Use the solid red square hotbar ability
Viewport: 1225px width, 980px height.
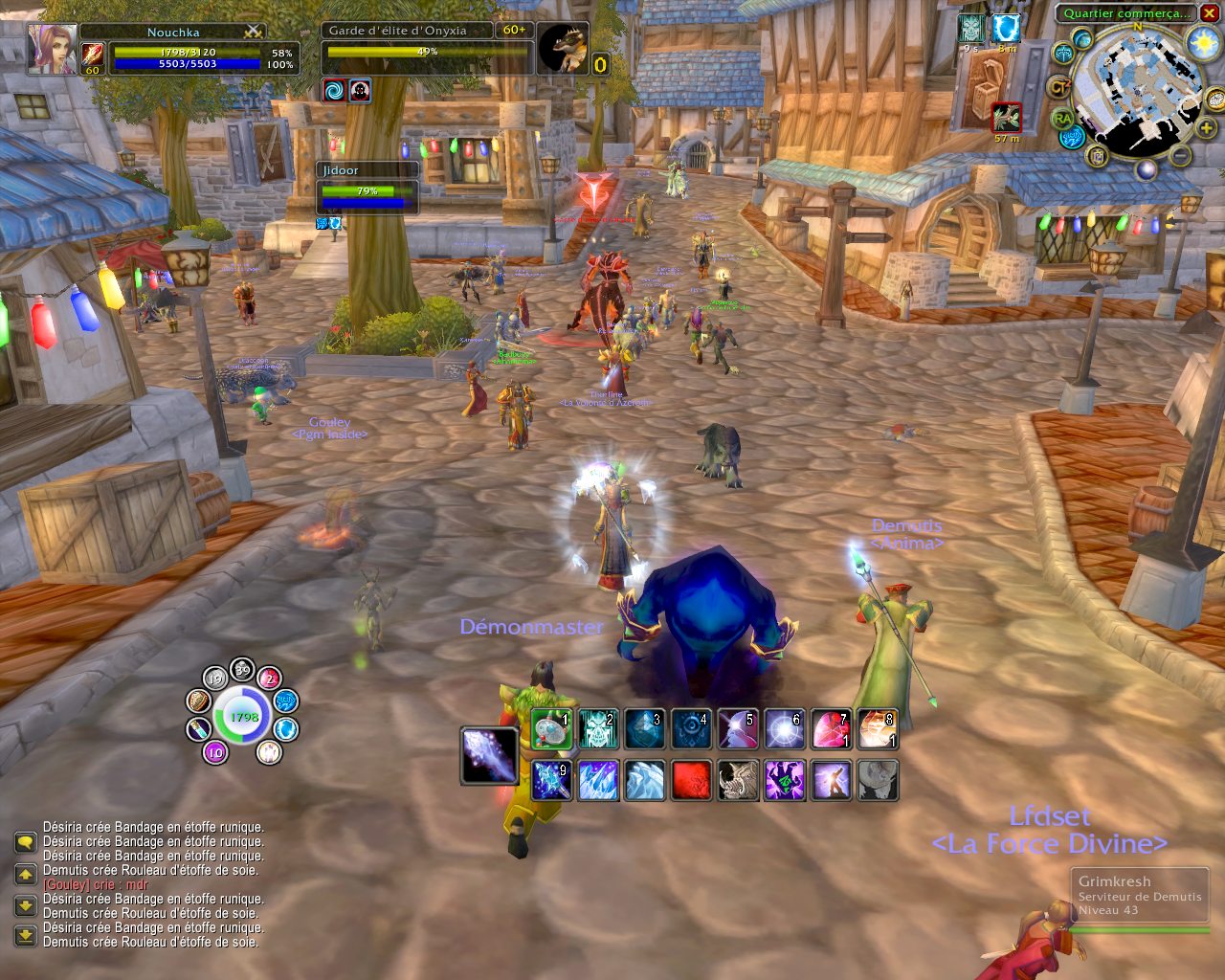click(691, 780)
